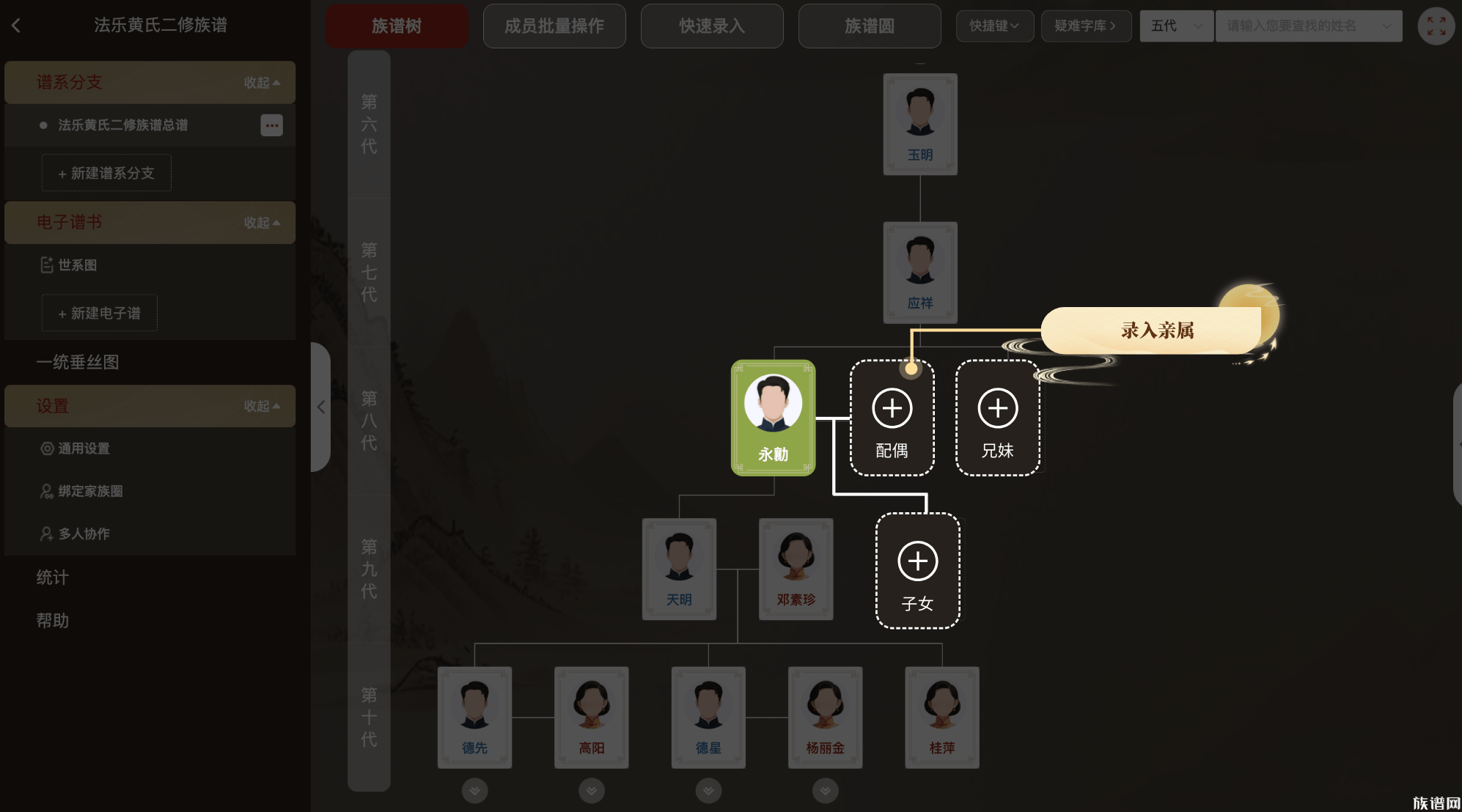
Task: Collapse the 谱系分支 section
Action: click(x=262, y=83)
